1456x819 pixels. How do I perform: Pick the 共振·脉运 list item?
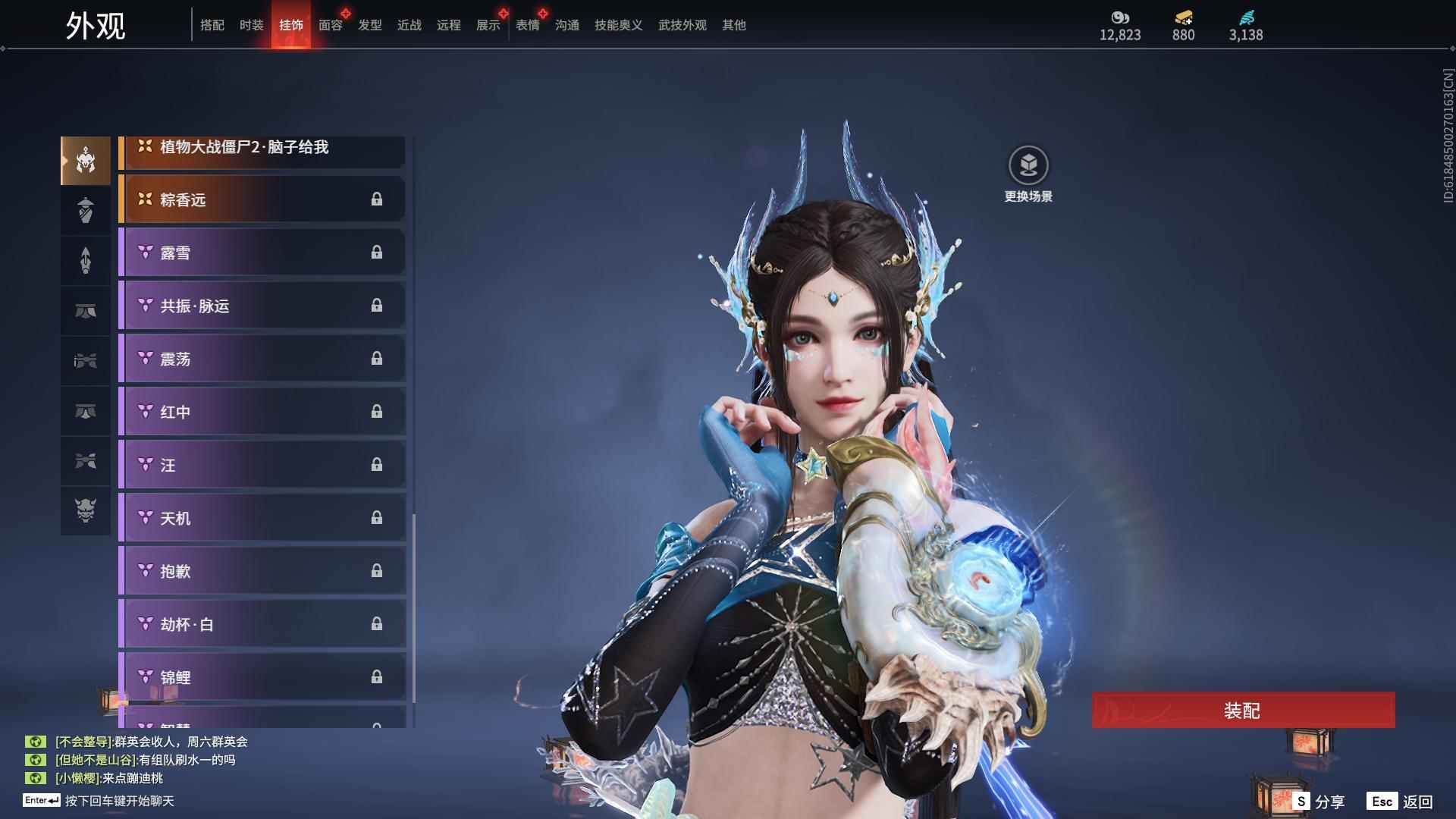[x=262, y=306]
